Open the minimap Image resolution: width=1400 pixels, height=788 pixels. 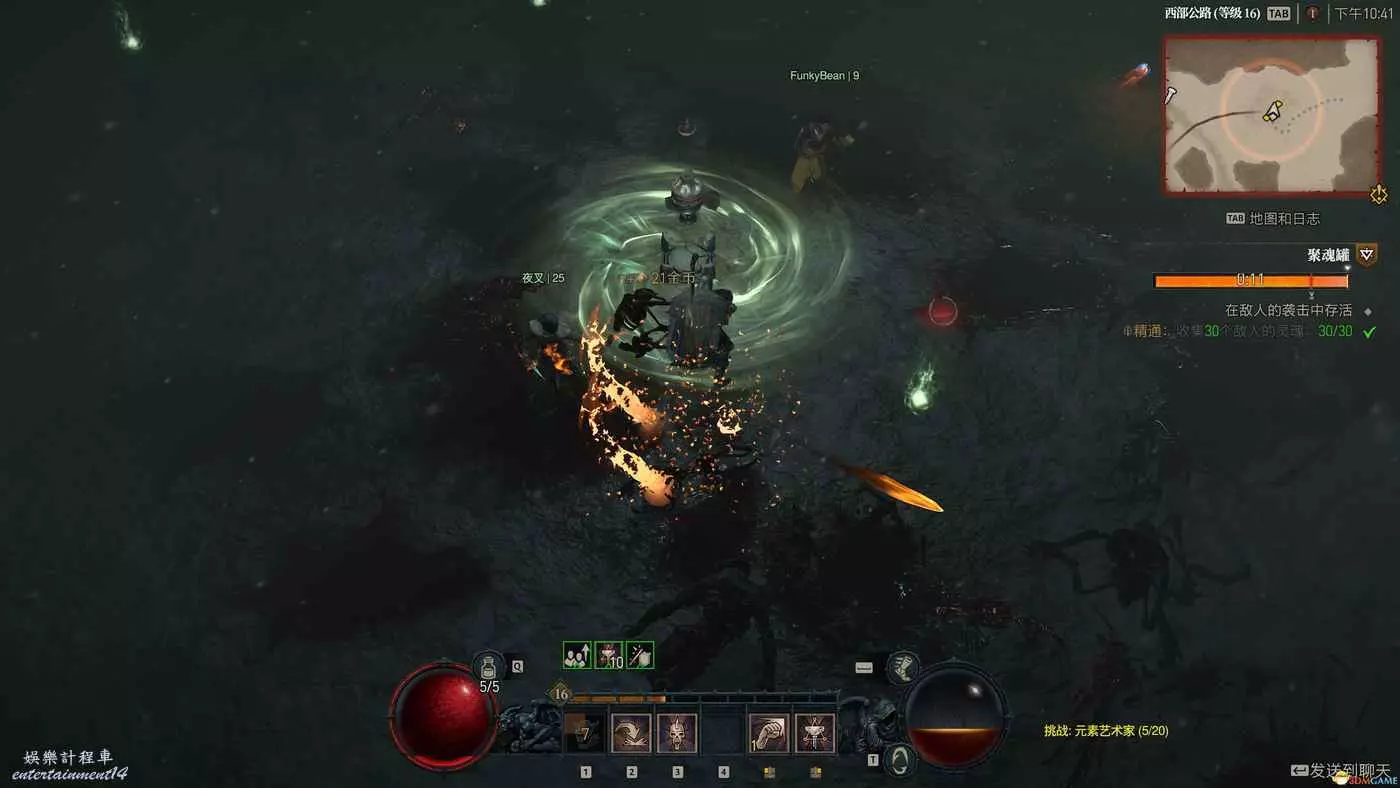click(x=1271, y=115)
